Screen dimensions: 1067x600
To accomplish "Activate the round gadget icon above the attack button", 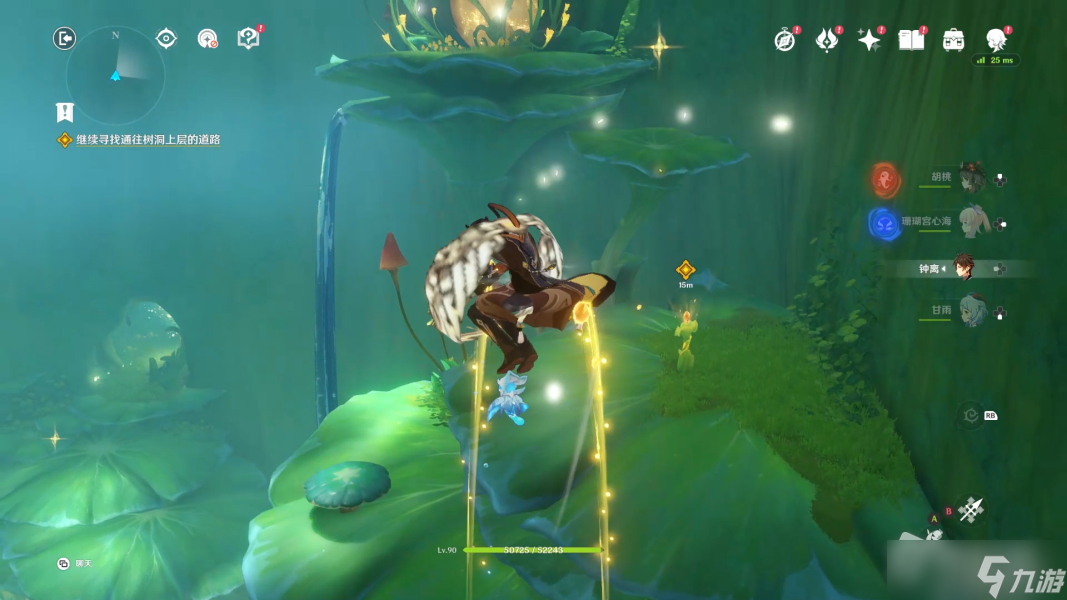I will tap(968, 416).
